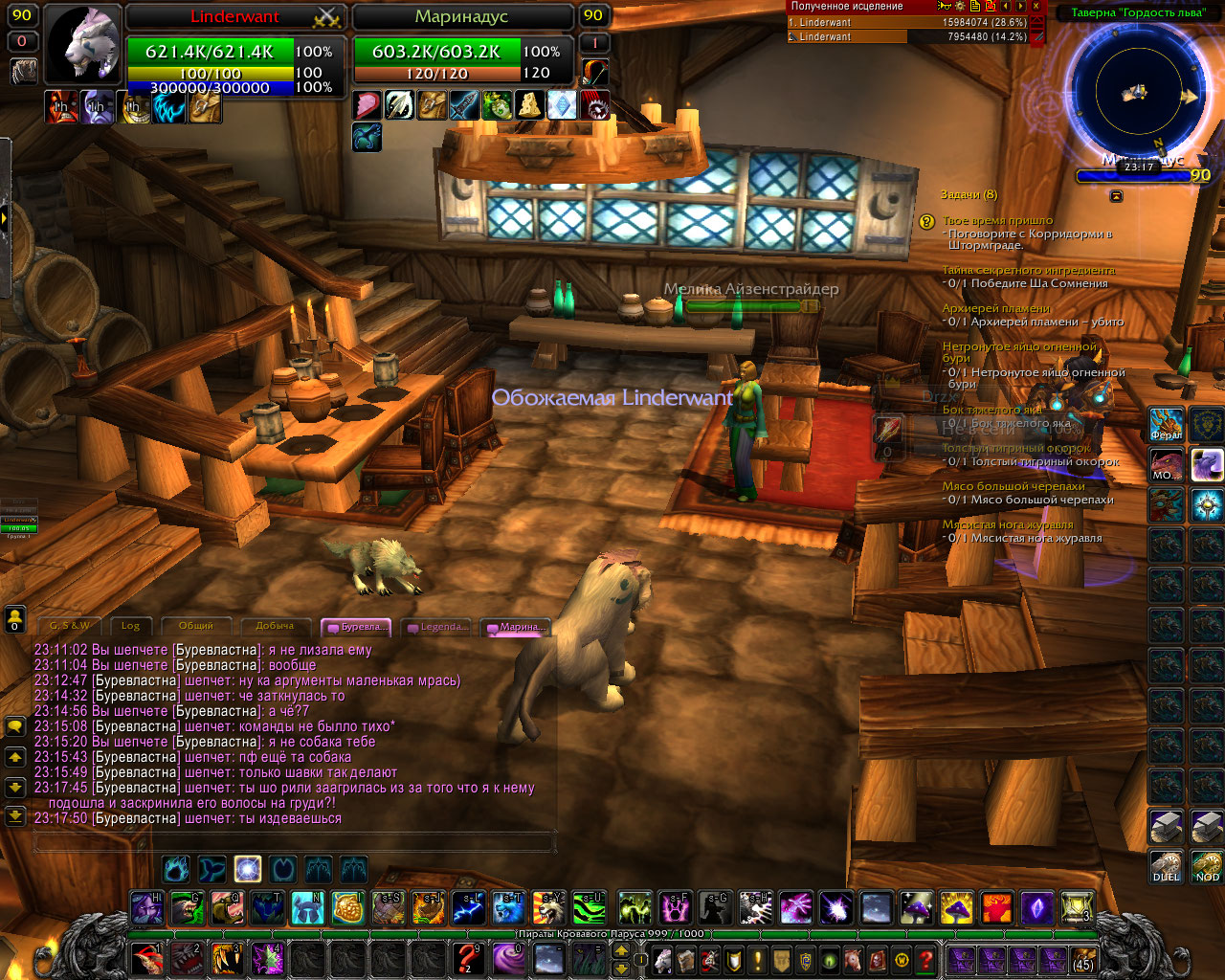Open the social friends button above chat

[x=15, y=618]
